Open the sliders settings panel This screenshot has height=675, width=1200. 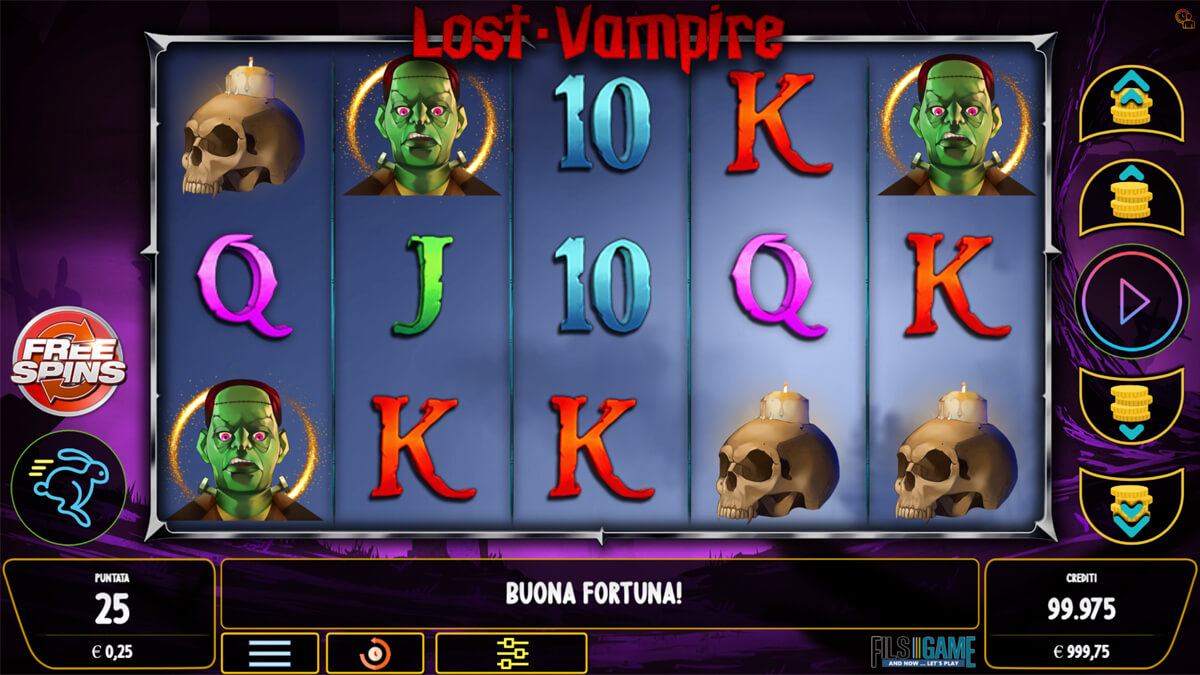point(511,653)
